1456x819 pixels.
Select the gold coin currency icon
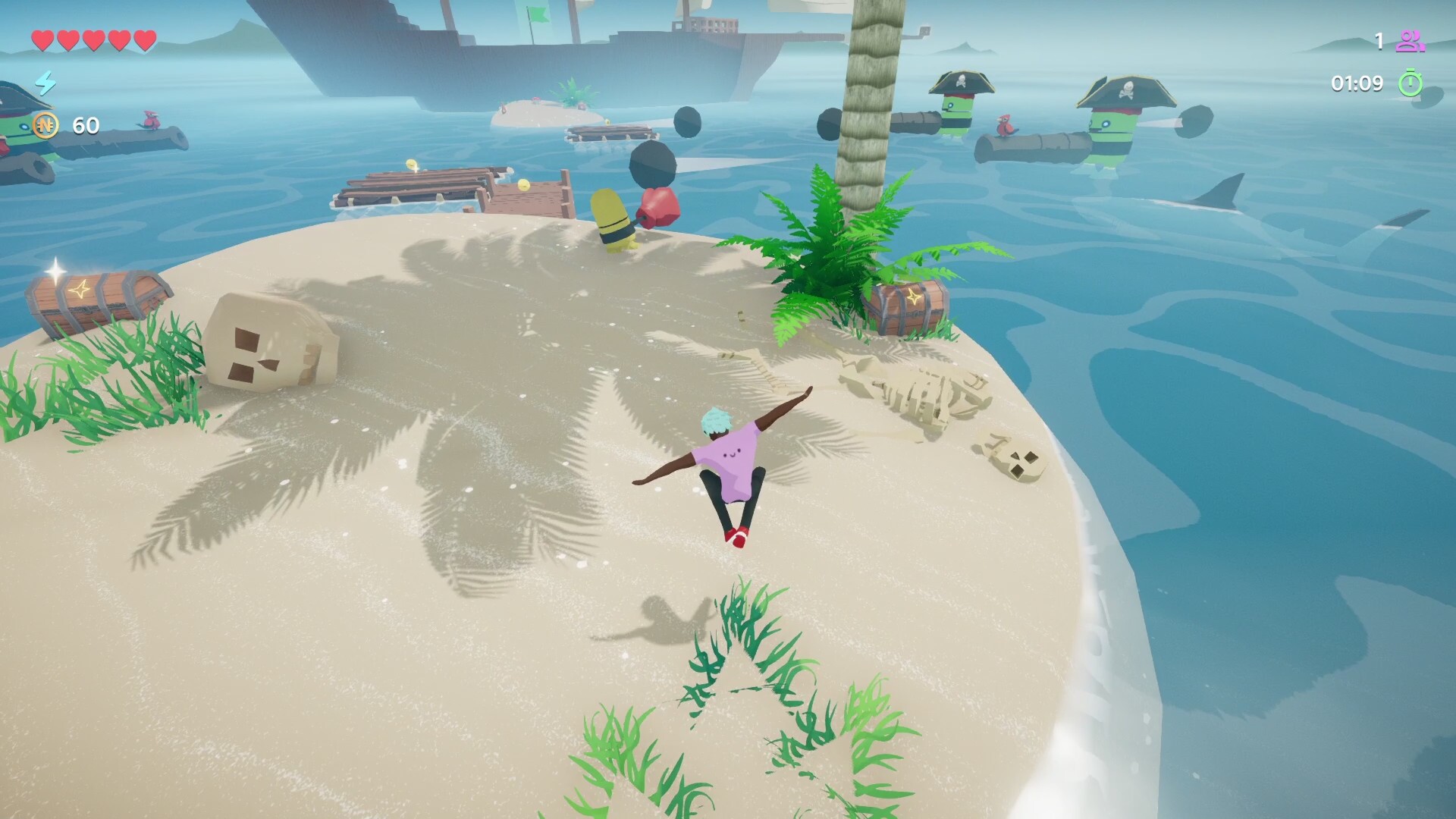[45, 125]
